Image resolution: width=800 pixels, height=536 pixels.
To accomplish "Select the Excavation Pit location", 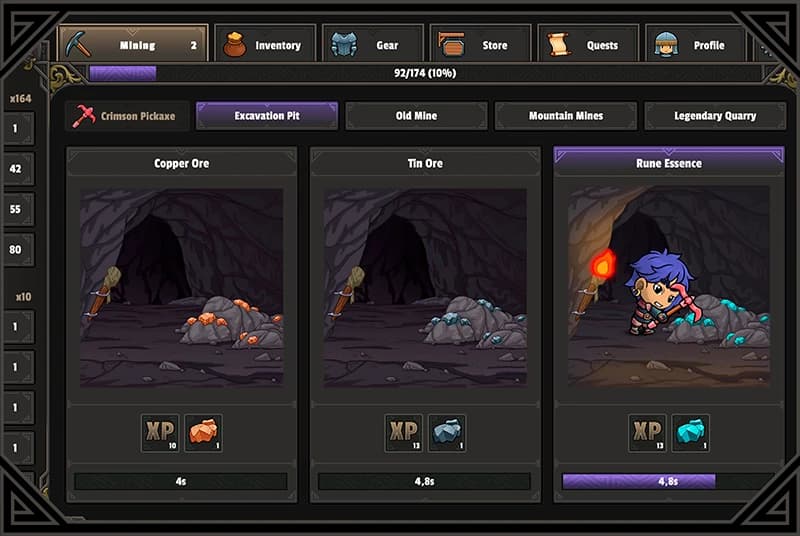I will [266, 116].
